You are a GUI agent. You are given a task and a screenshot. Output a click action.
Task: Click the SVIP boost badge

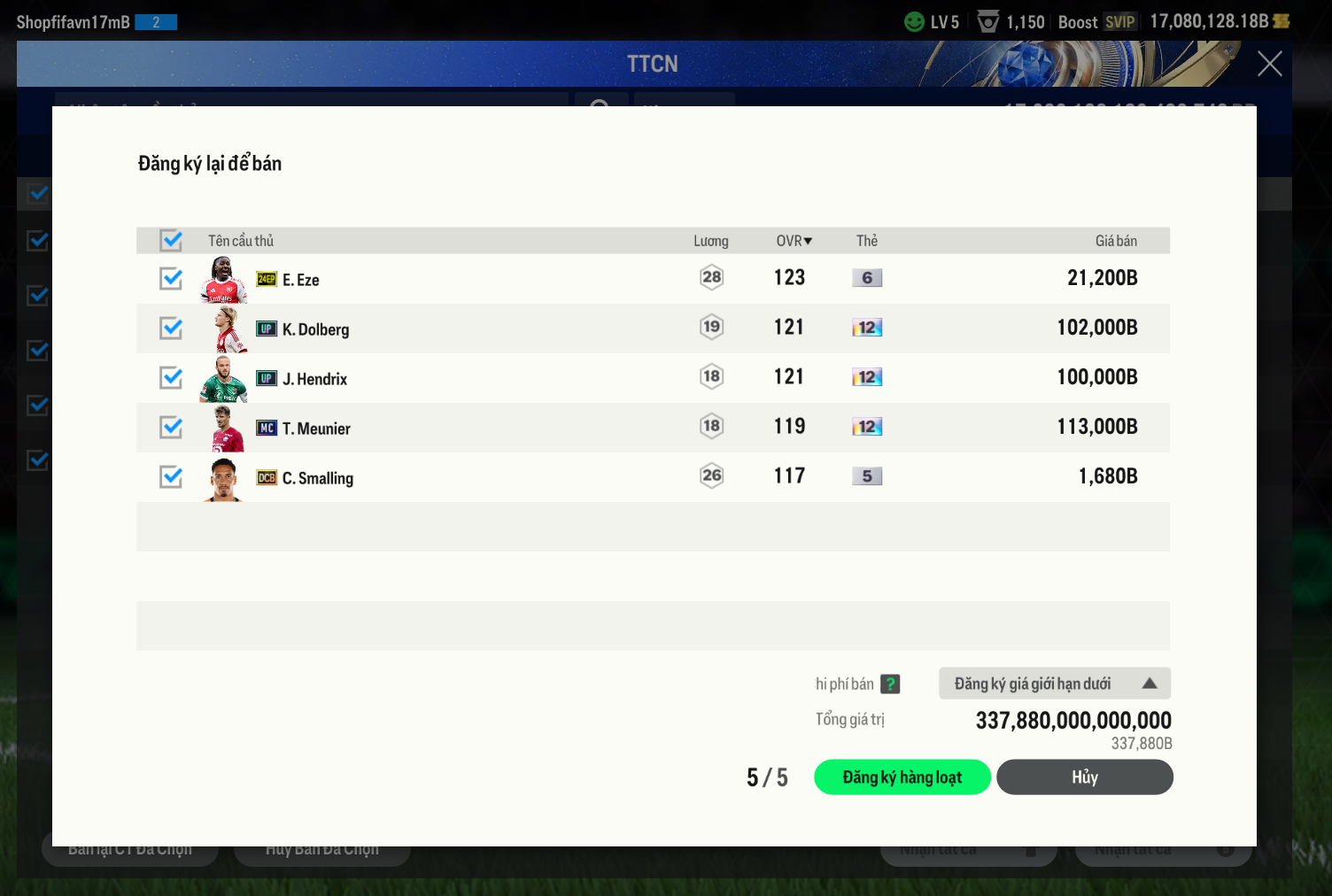(1119, 22)
